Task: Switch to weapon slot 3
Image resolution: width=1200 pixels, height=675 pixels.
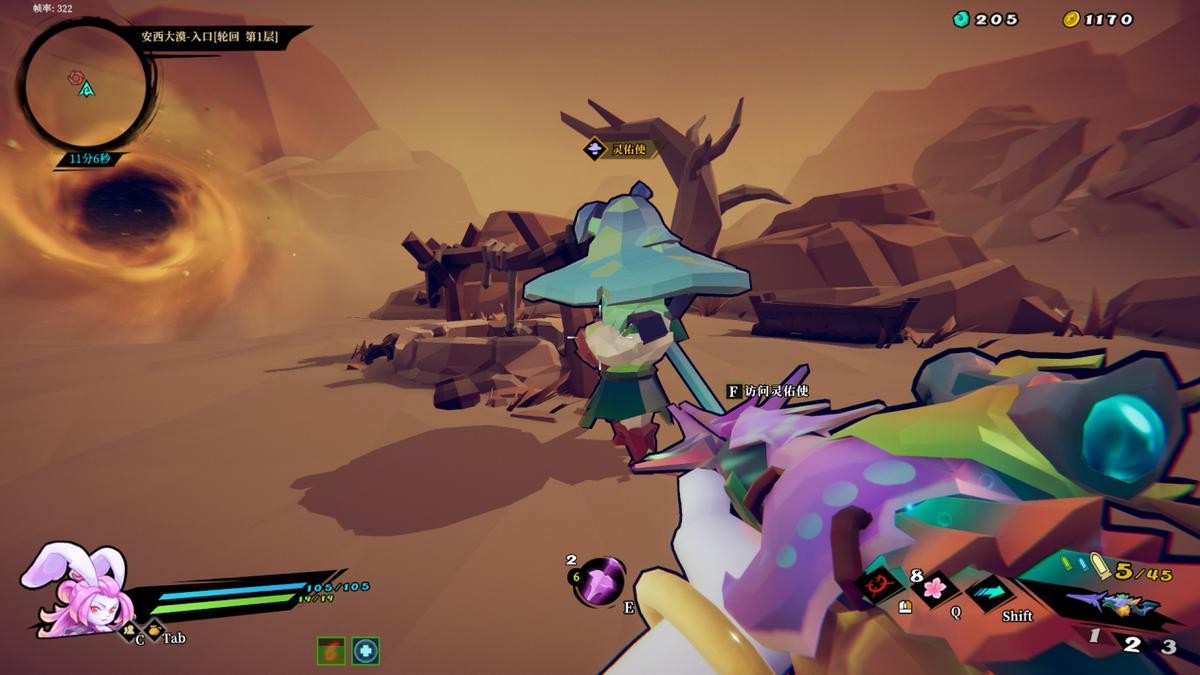Action: point(1168,646)
